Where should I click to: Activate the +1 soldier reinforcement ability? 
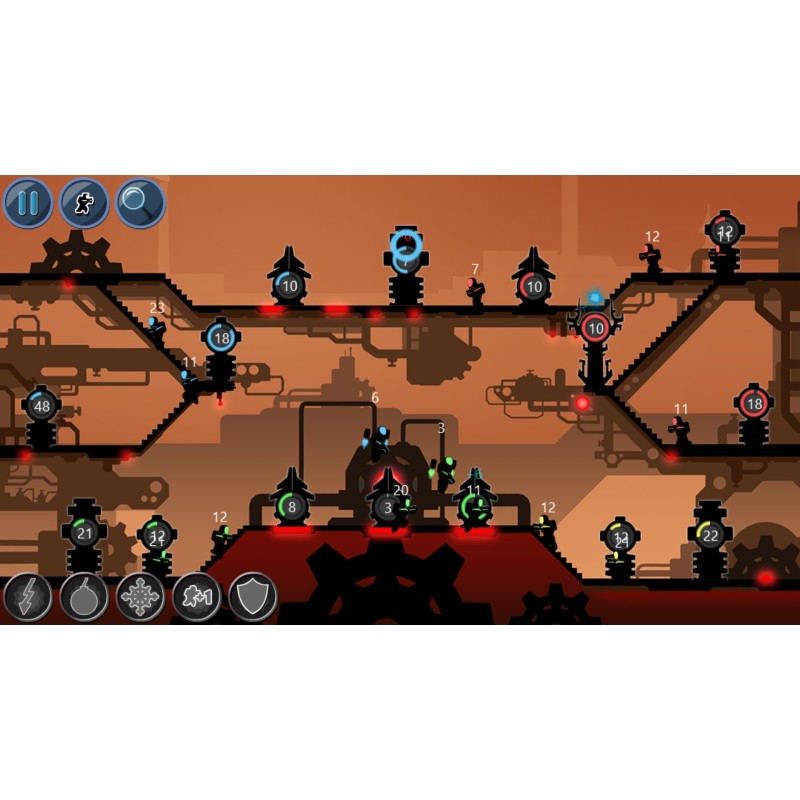point(197,597)
